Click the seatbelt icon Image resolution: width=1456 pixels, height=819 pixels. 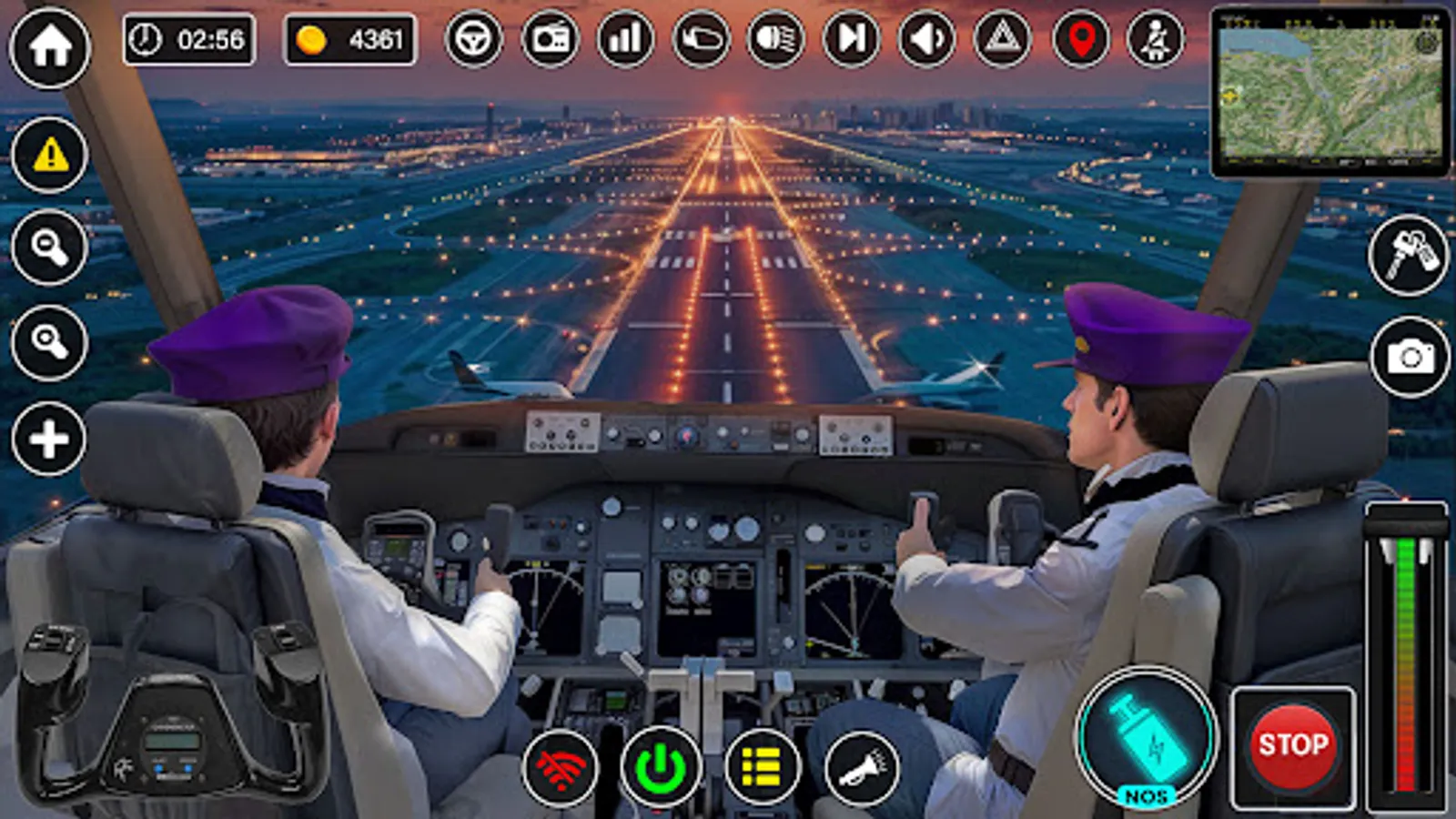(1154, 40)
